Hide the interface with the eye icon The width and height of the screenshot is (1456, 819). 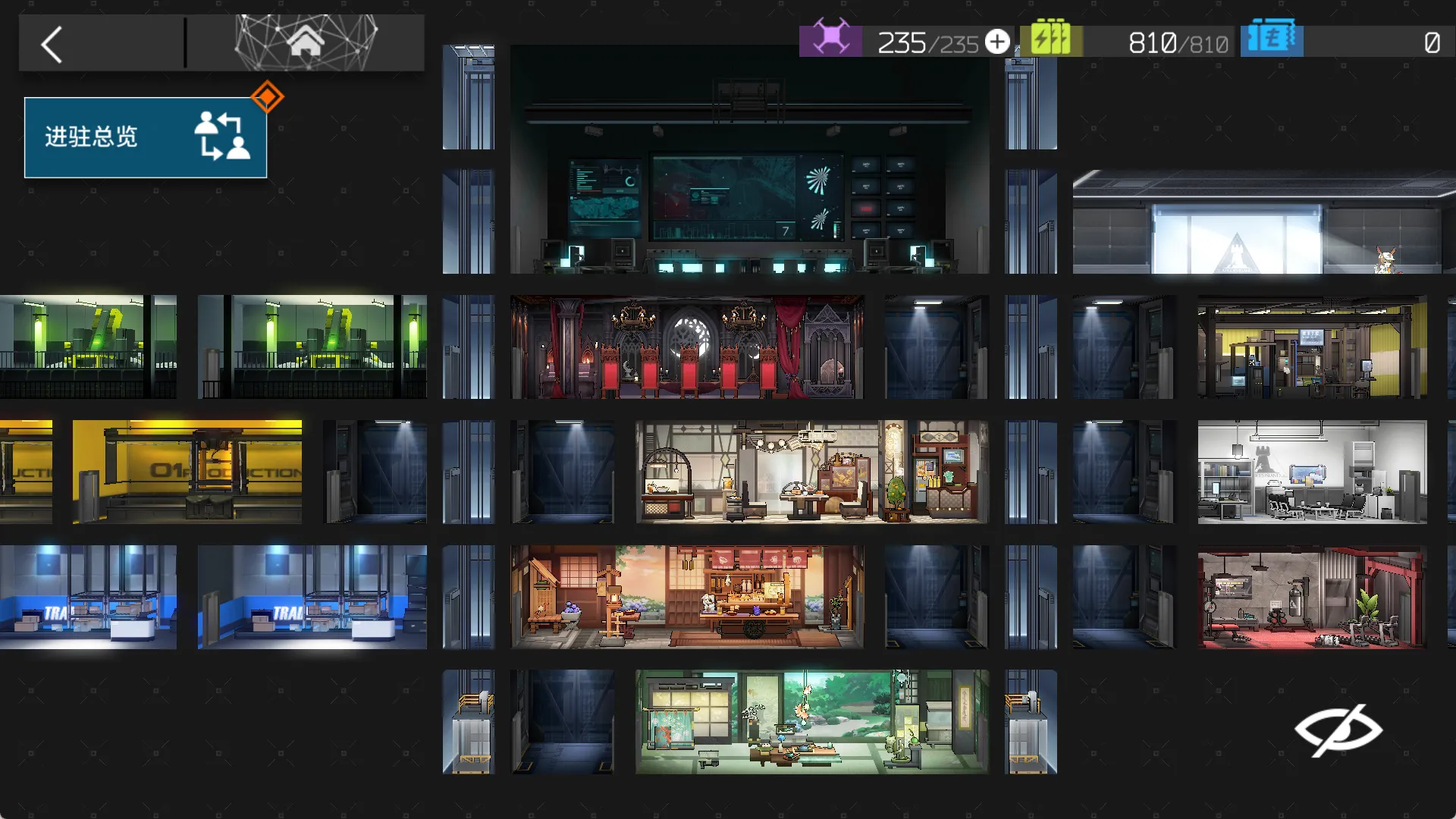(1338, 730)
